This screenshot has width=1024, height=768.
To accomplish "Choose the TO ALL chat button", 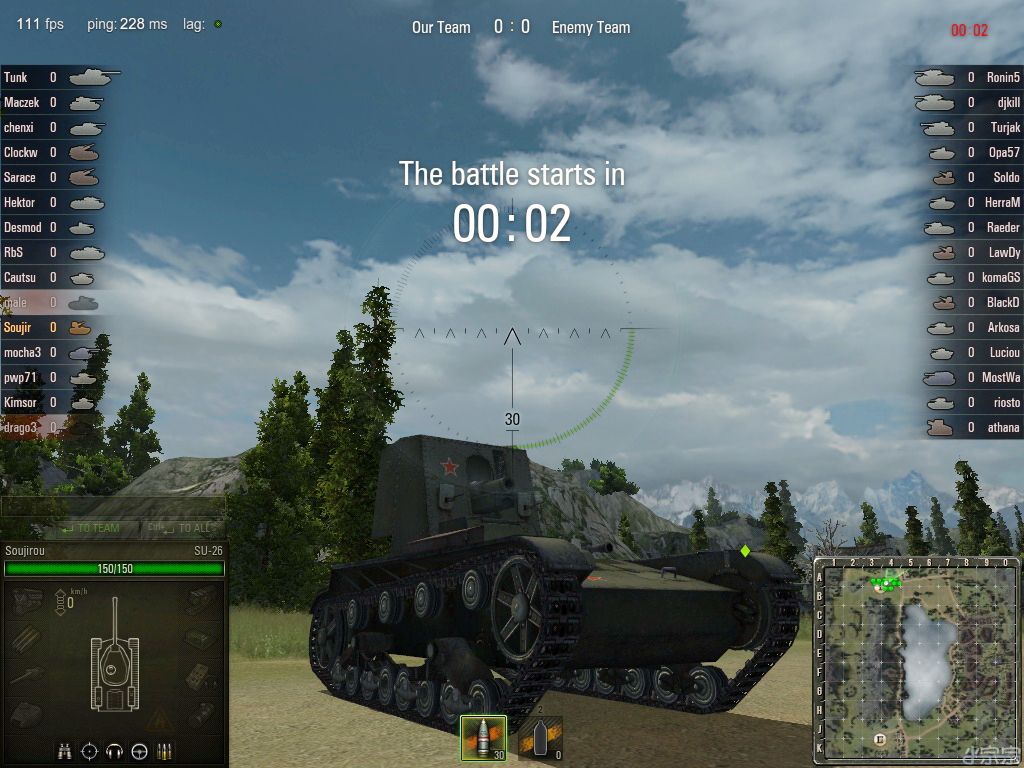I will (x=182, y=528).
